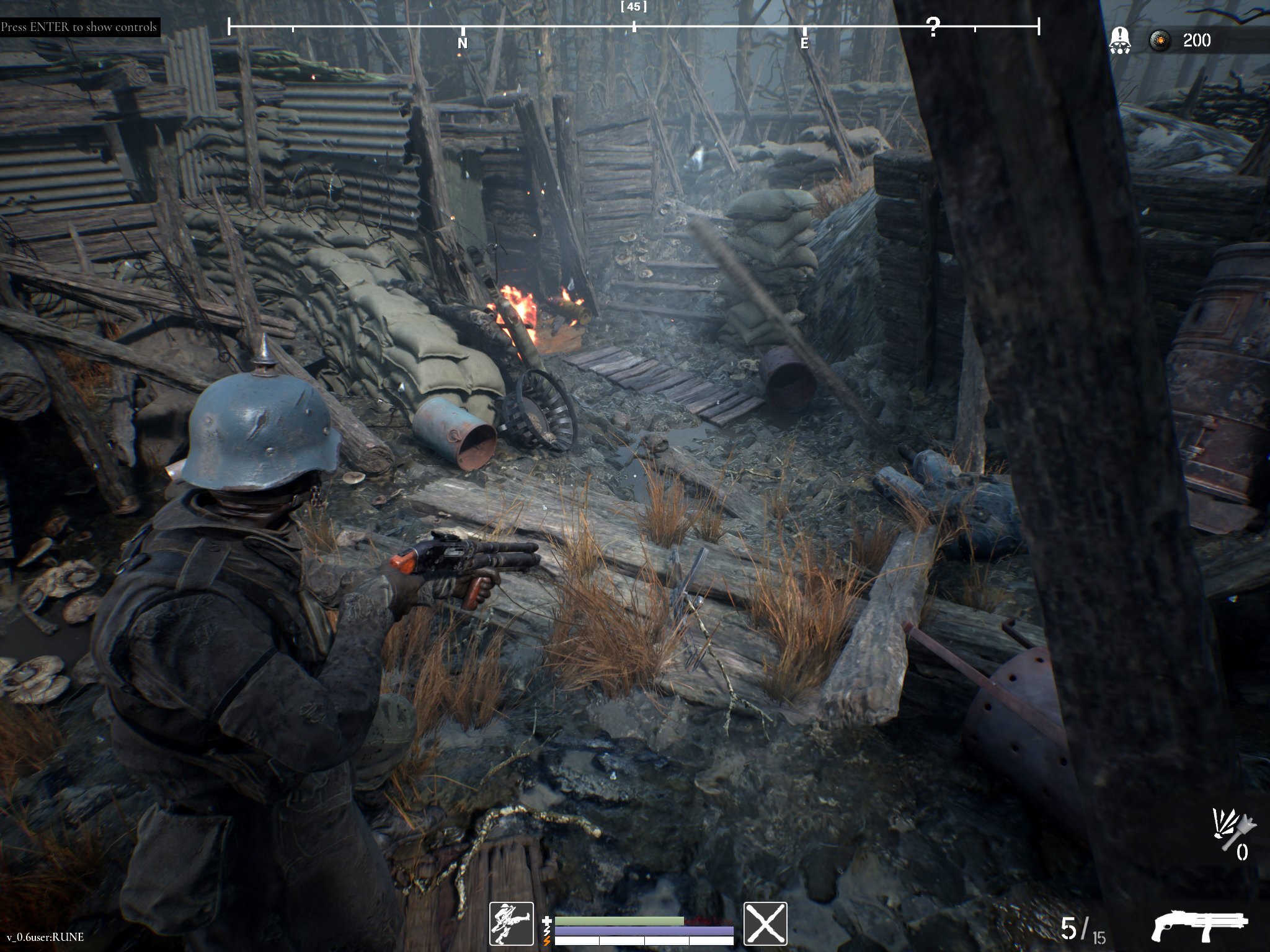1270x952 pixels.
Task: Click the crossed-out empty ability slot
Action: [x=765, y=923]
